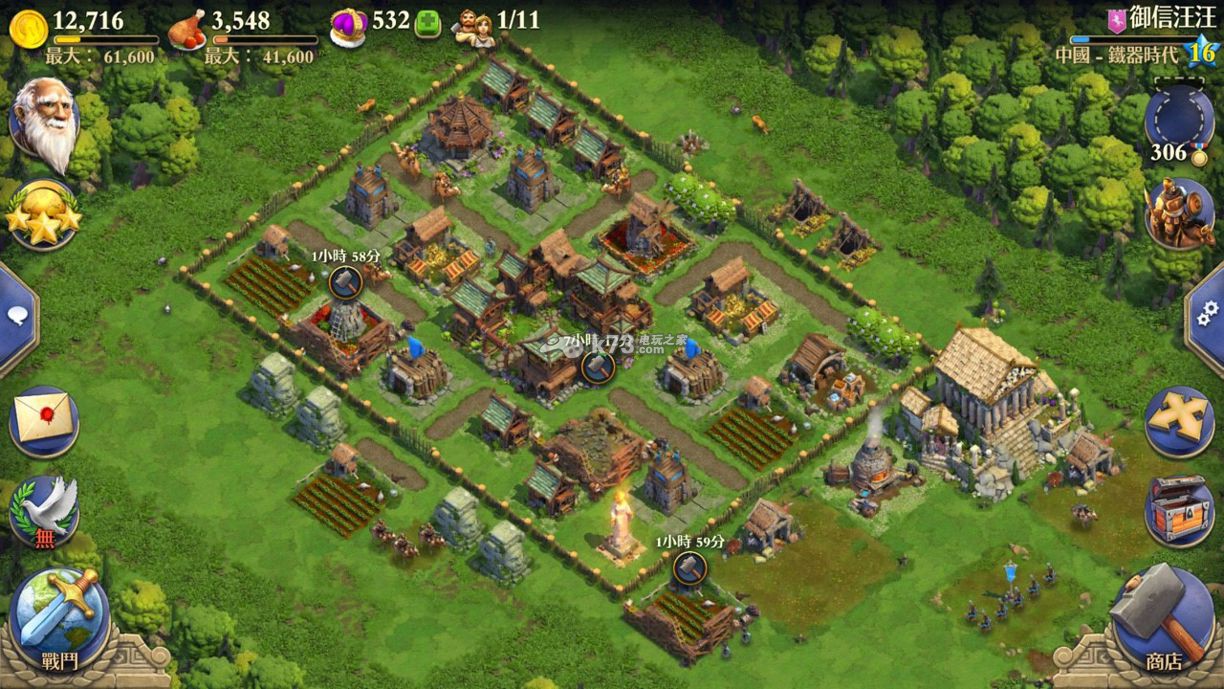1224x689 pixels.
Task: Open the crossed arrows layout button
Action: pyautogui.click(x=1180, y=418)
